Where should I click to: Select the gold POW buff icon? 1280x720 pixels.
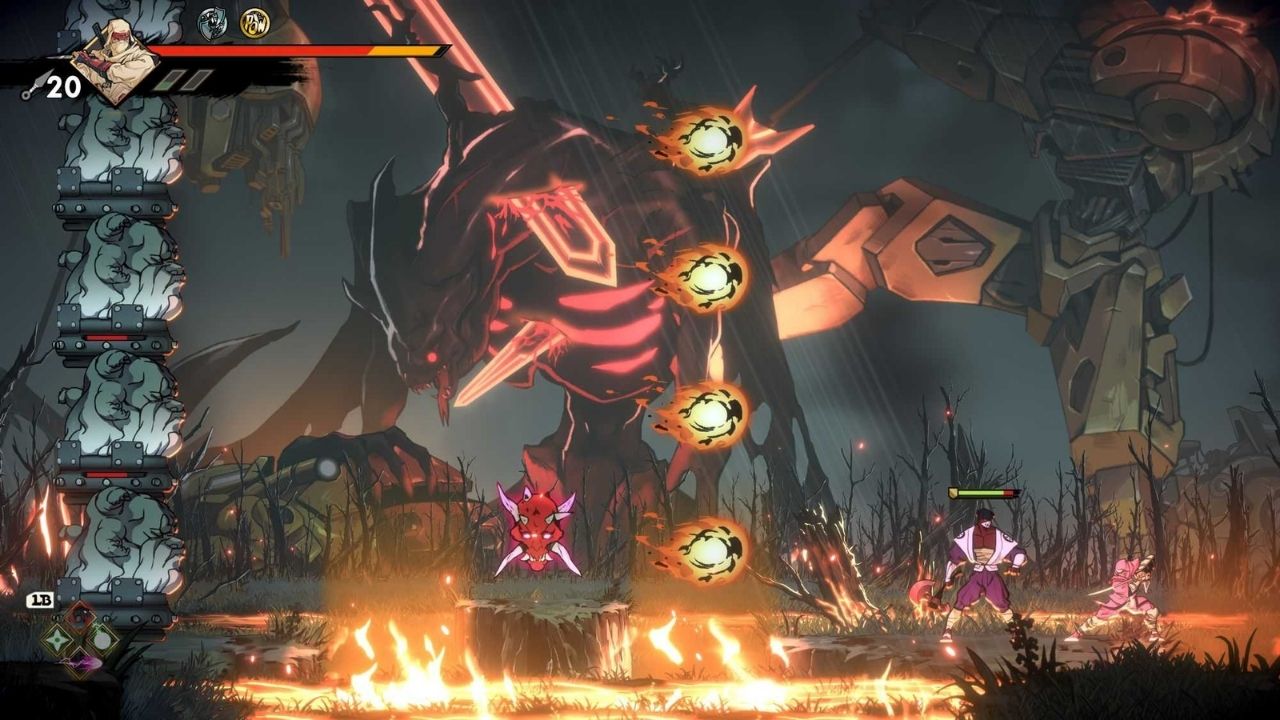pos(254,22)
